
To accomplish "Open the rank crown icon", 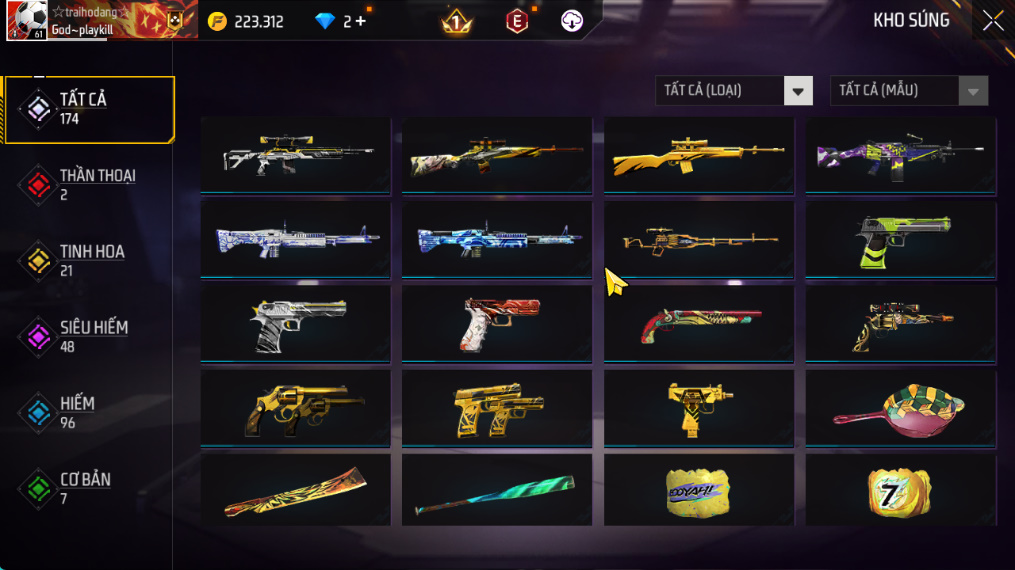I will [457, 21].
